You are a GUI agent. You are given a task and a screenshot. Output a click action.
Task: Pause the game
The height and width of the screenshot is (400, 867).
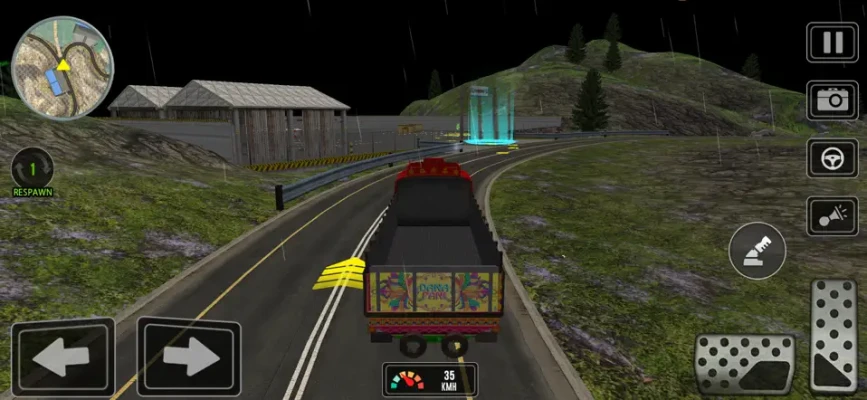pyautogui.click(x=832, y=43)
